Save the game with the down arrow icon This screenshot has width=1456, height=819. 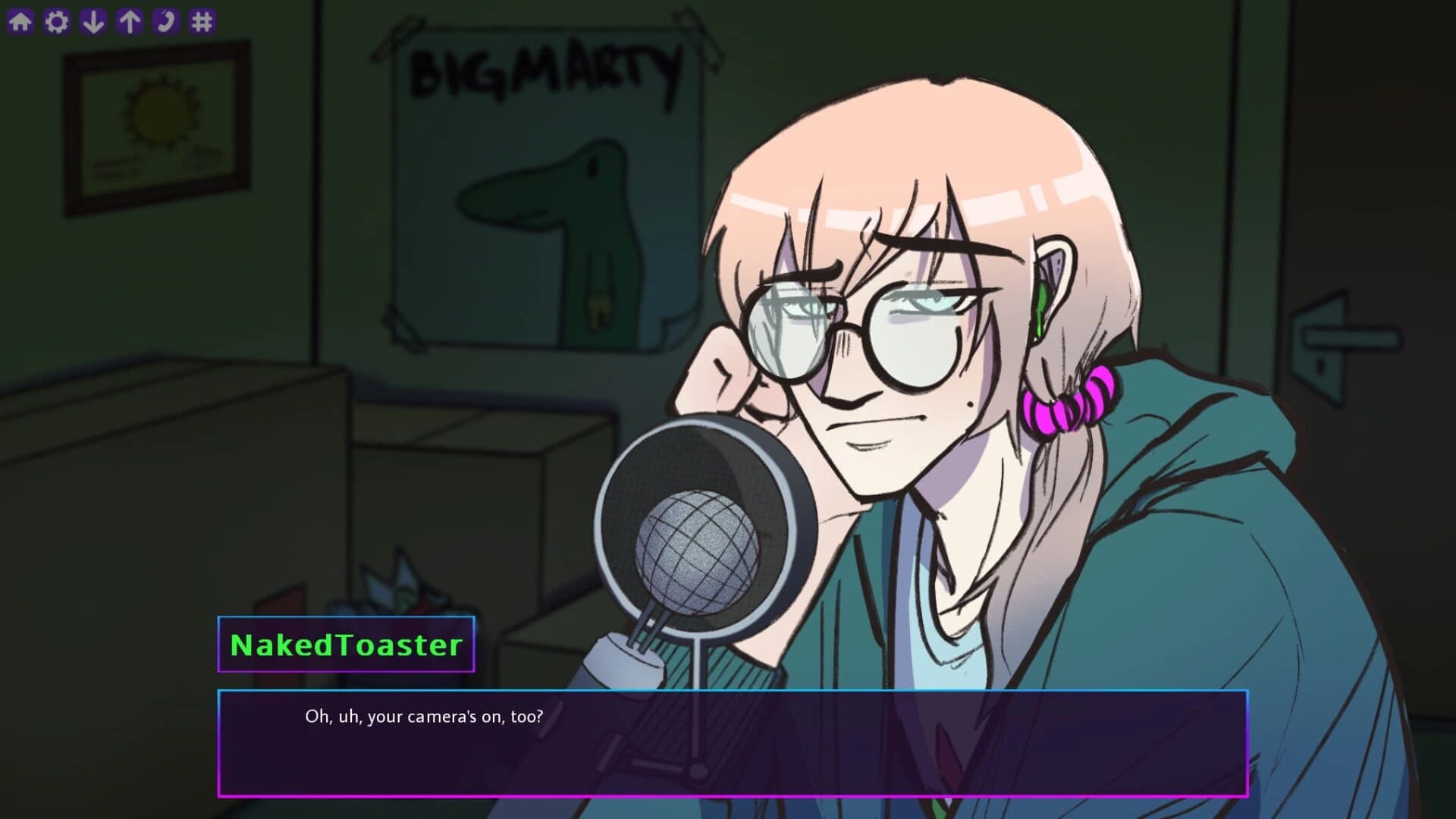(94, 19)
